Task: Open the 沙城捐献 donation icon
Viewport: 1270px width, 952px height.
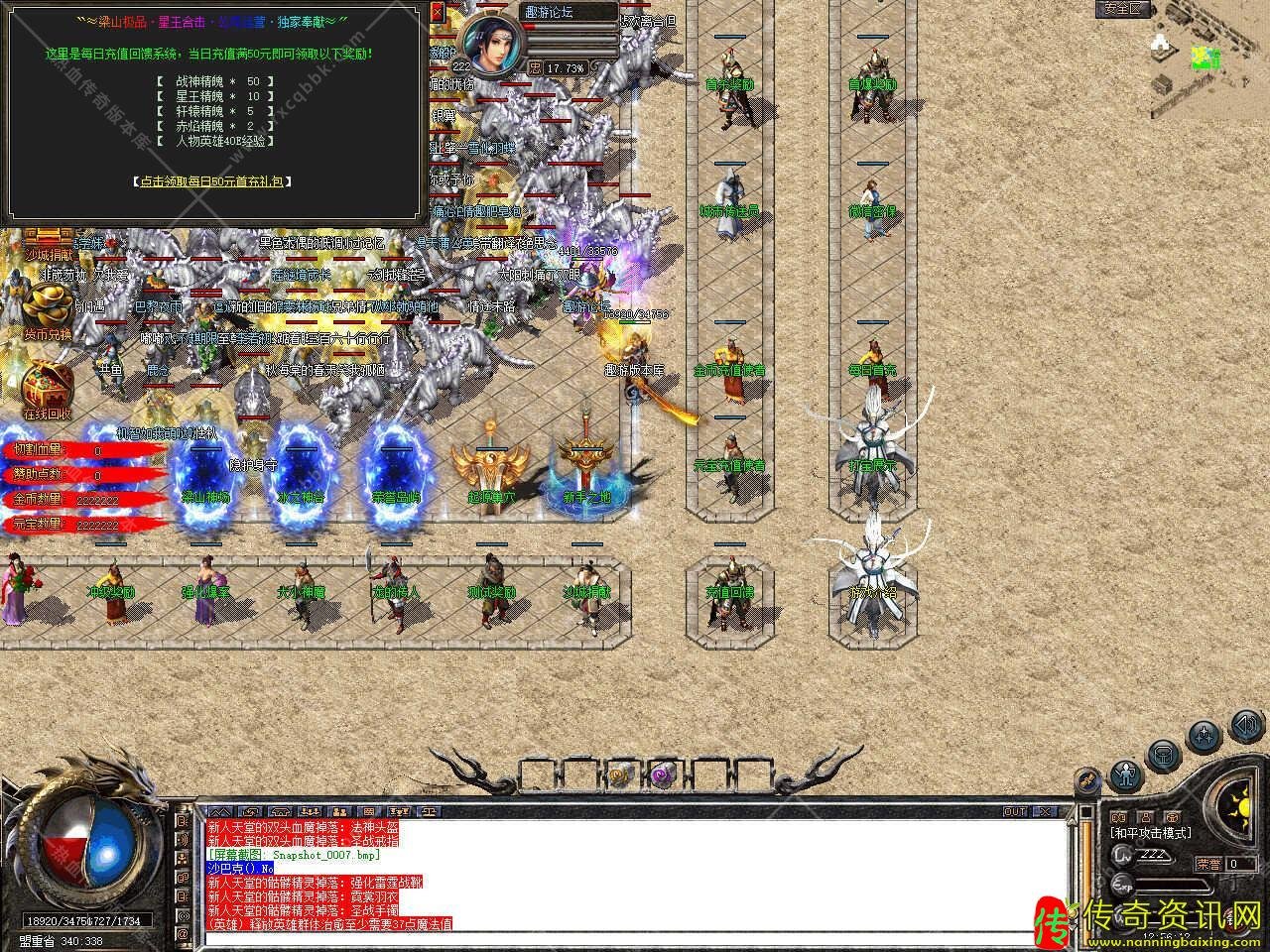Action: pos(48,244)
